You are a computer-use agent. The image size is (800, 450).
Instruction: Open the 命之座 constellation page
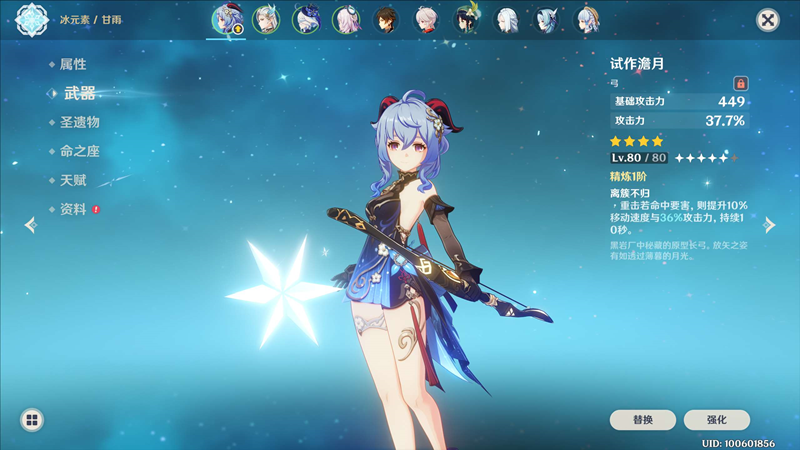pos(79,151)
